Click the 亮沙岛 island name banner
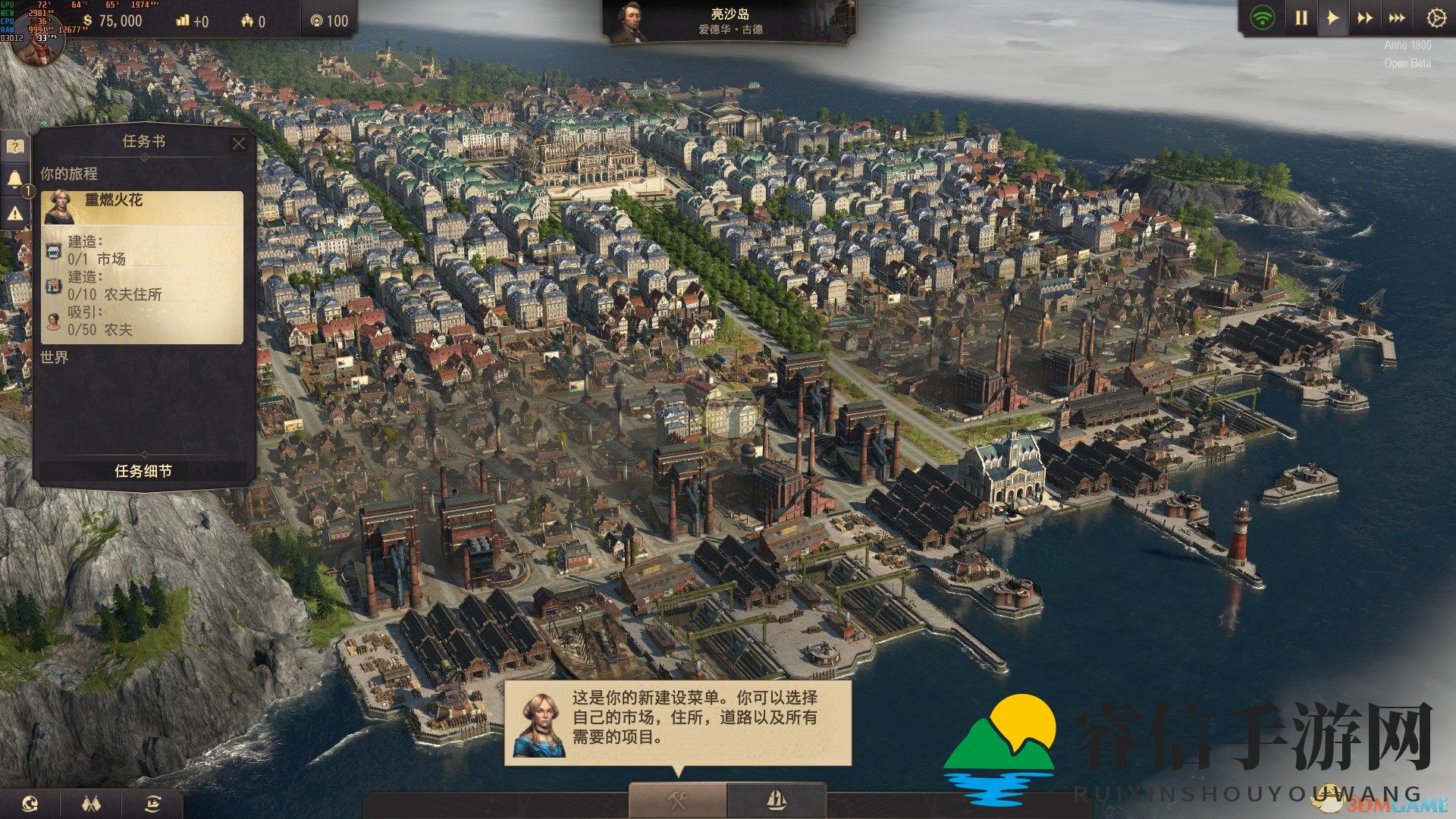Image resolution: width=1456 pixels, height=819 pixels. [x=730, y=21]
